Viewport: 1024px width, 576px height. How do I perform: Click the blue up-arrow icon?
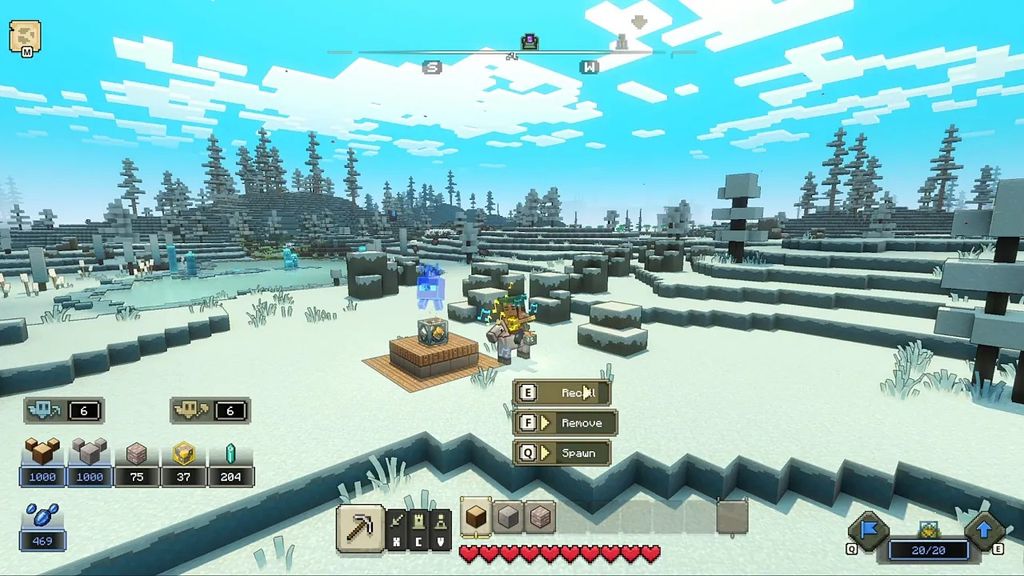(983, 529)
